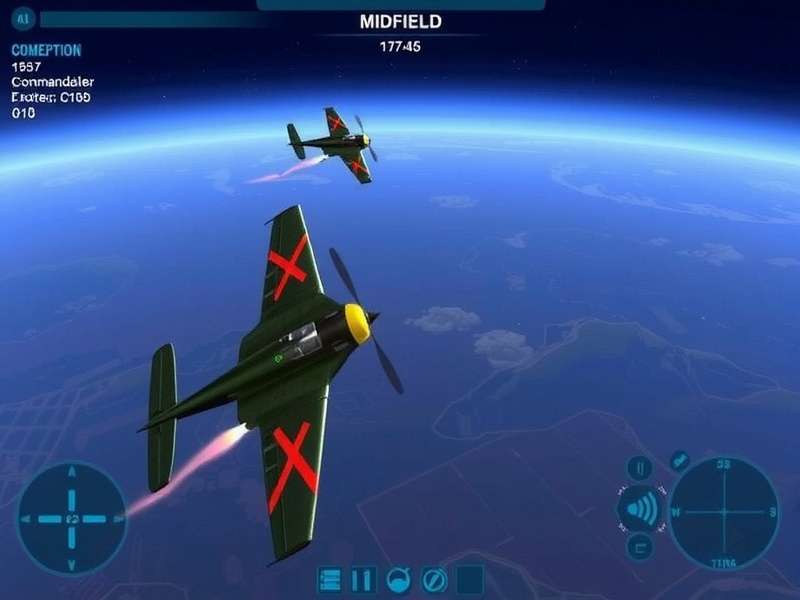Click the small round pause button above speaker

[640, 468]
